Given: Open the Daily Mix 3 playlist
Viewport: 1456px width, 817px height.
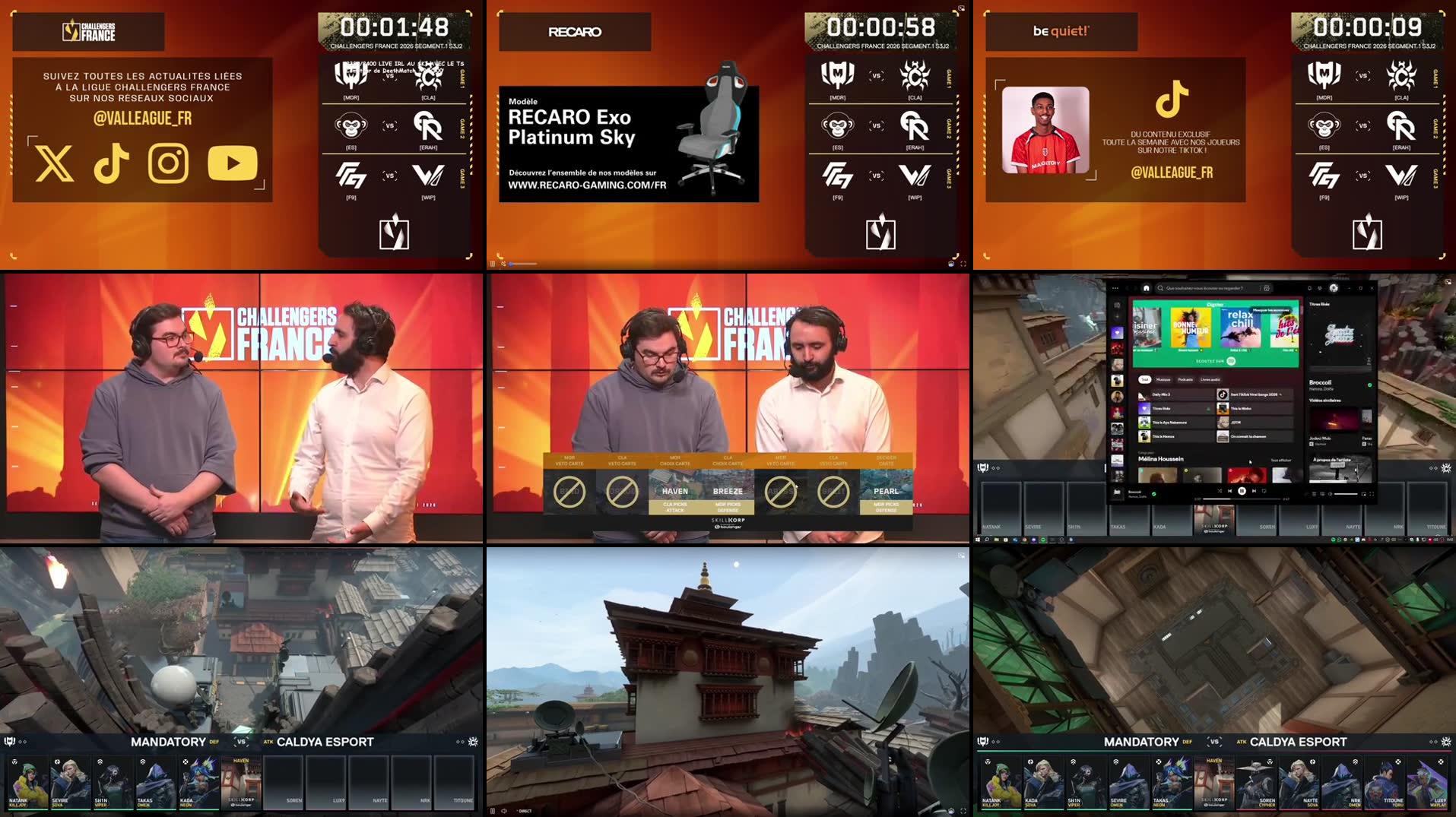Looking at the screenshot, I should pyautogui.click(x=1162, y=394).
